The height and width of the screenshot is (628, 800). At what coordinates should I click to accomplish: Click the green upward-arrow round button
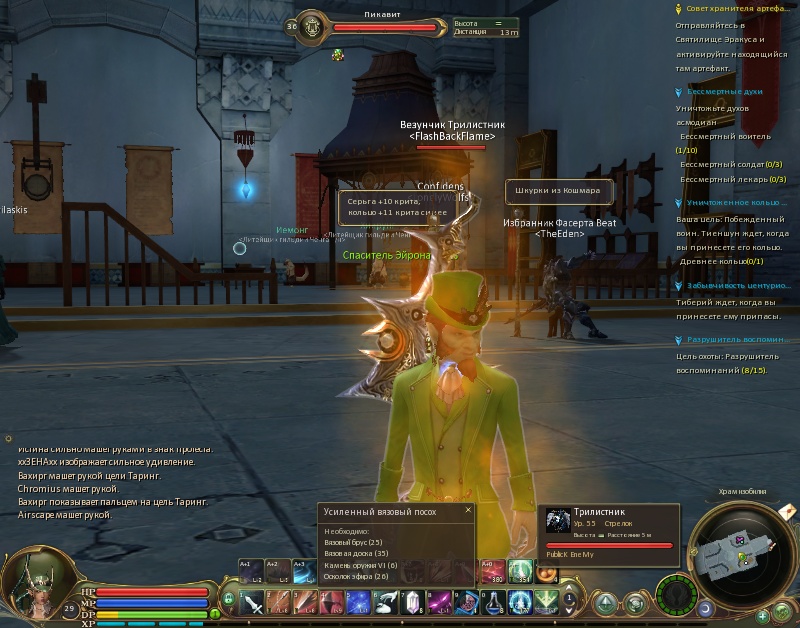[606, 603]
